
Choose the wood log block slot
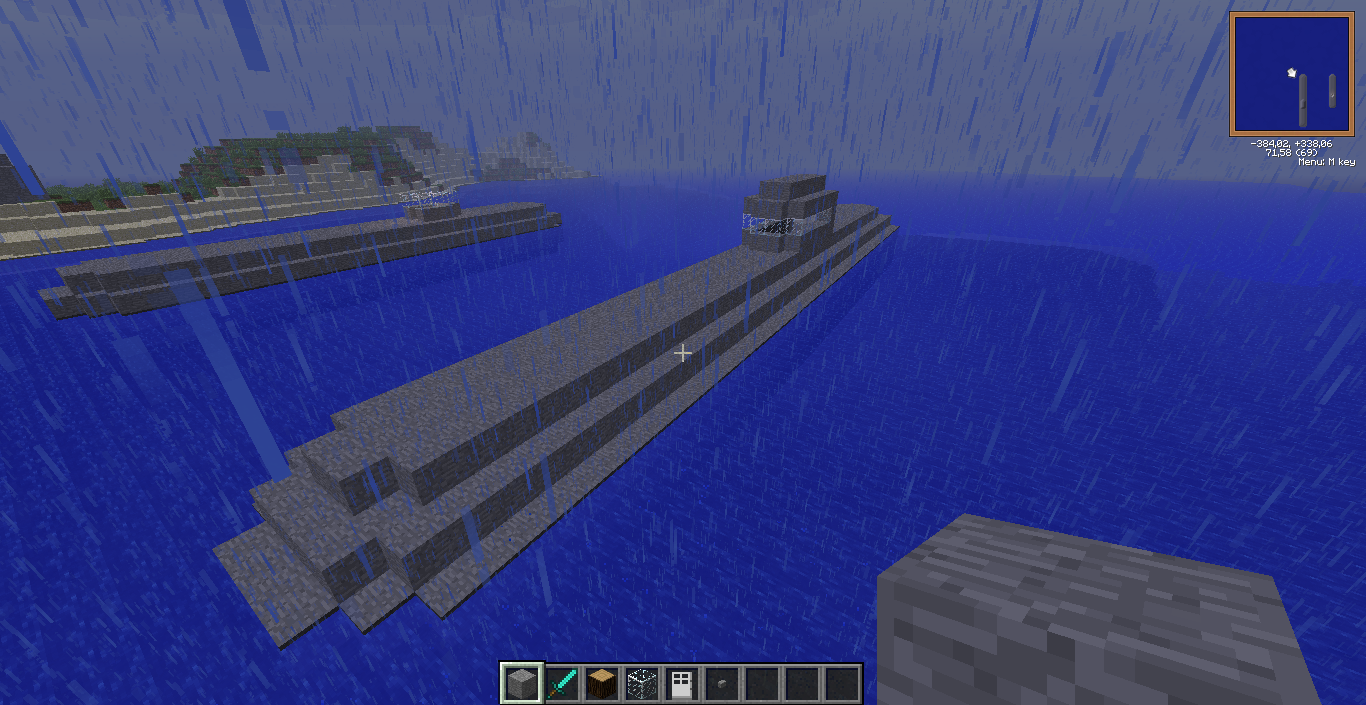point(601,683)
